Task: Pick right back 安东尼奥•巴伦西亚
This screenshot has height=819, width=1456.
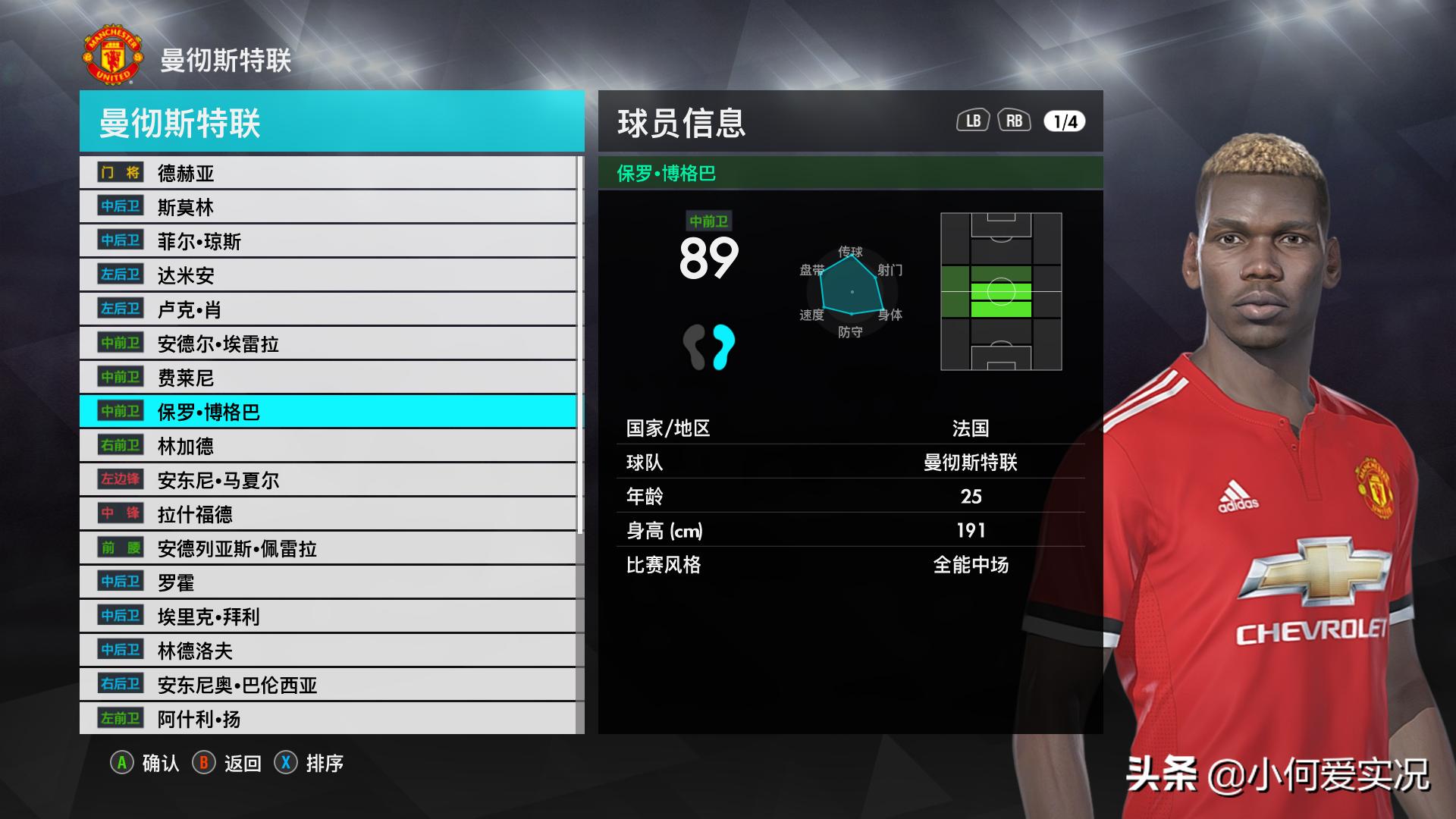Action: (x=328, y=685)
